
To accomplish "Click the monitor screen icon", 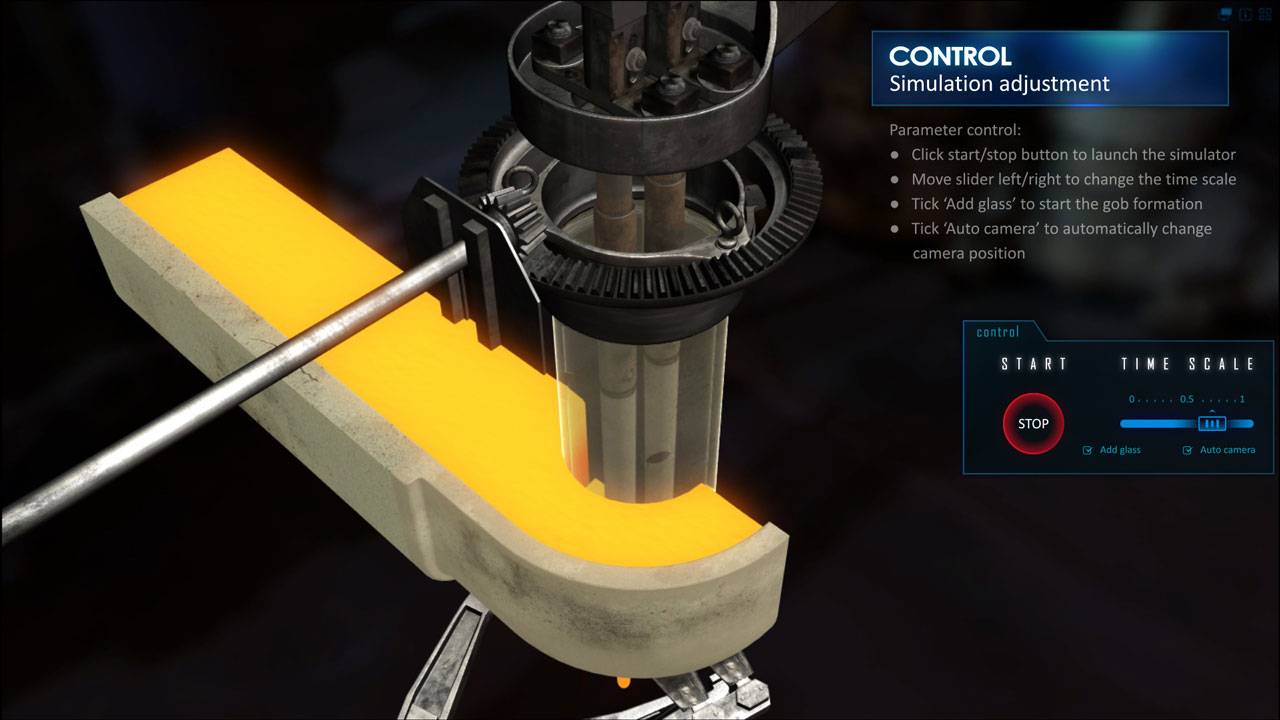I will pos(1225,15).
